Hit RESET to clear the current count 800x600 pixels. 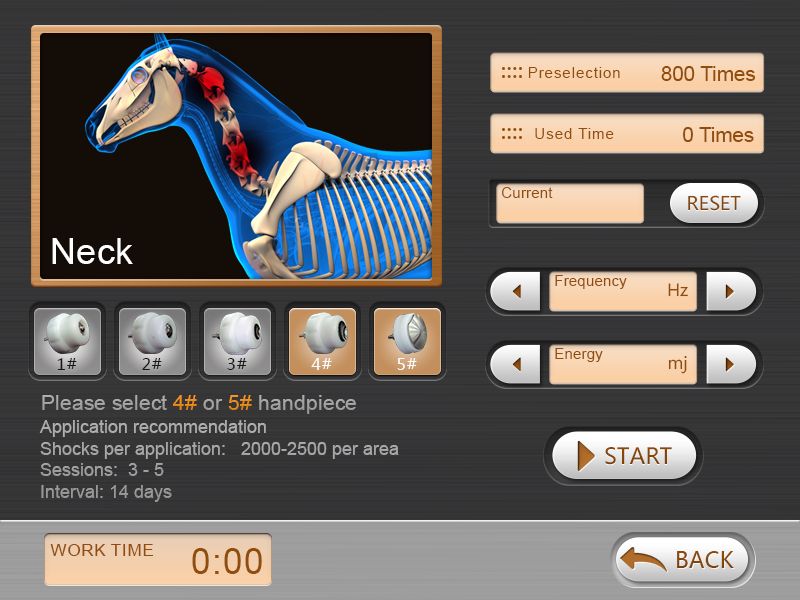click(713, 203)
